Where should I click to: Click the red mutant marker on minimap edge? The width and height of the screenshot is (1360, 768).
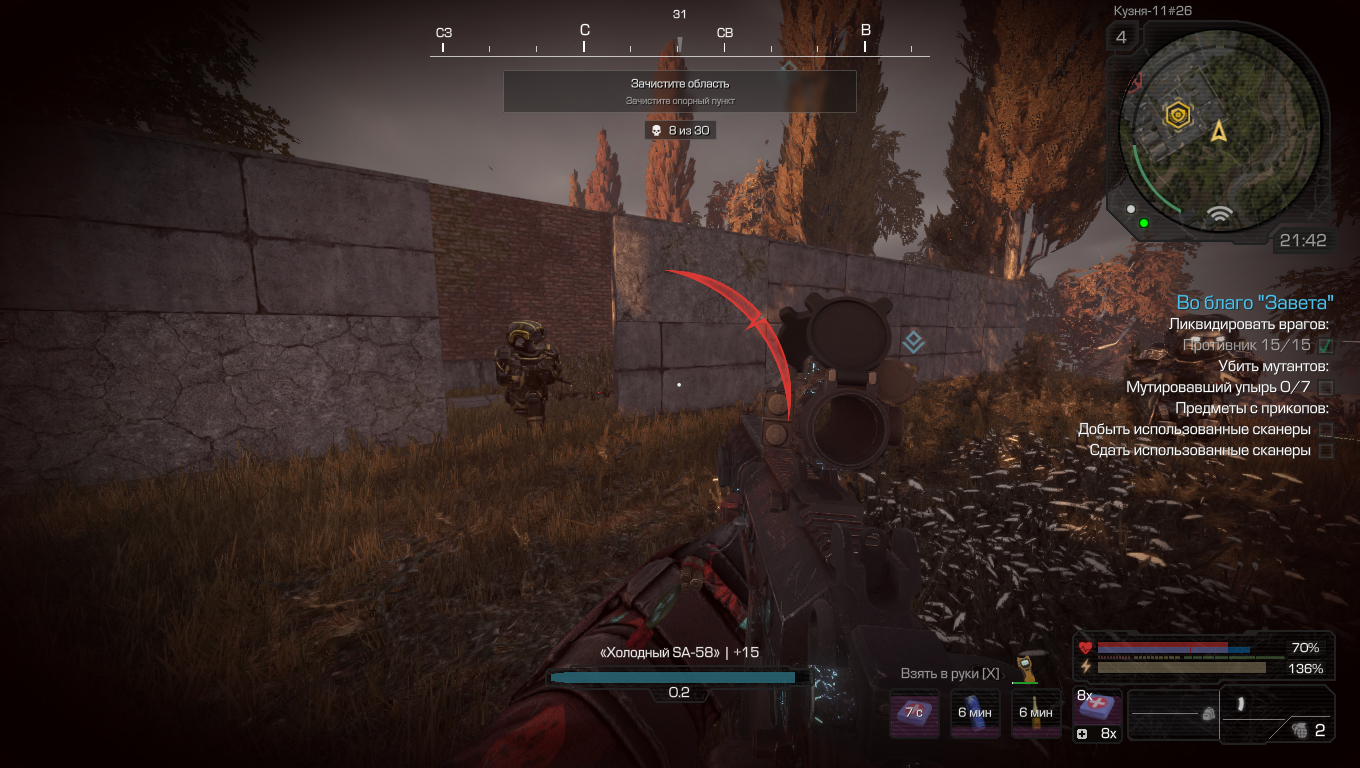[1134, 82]
